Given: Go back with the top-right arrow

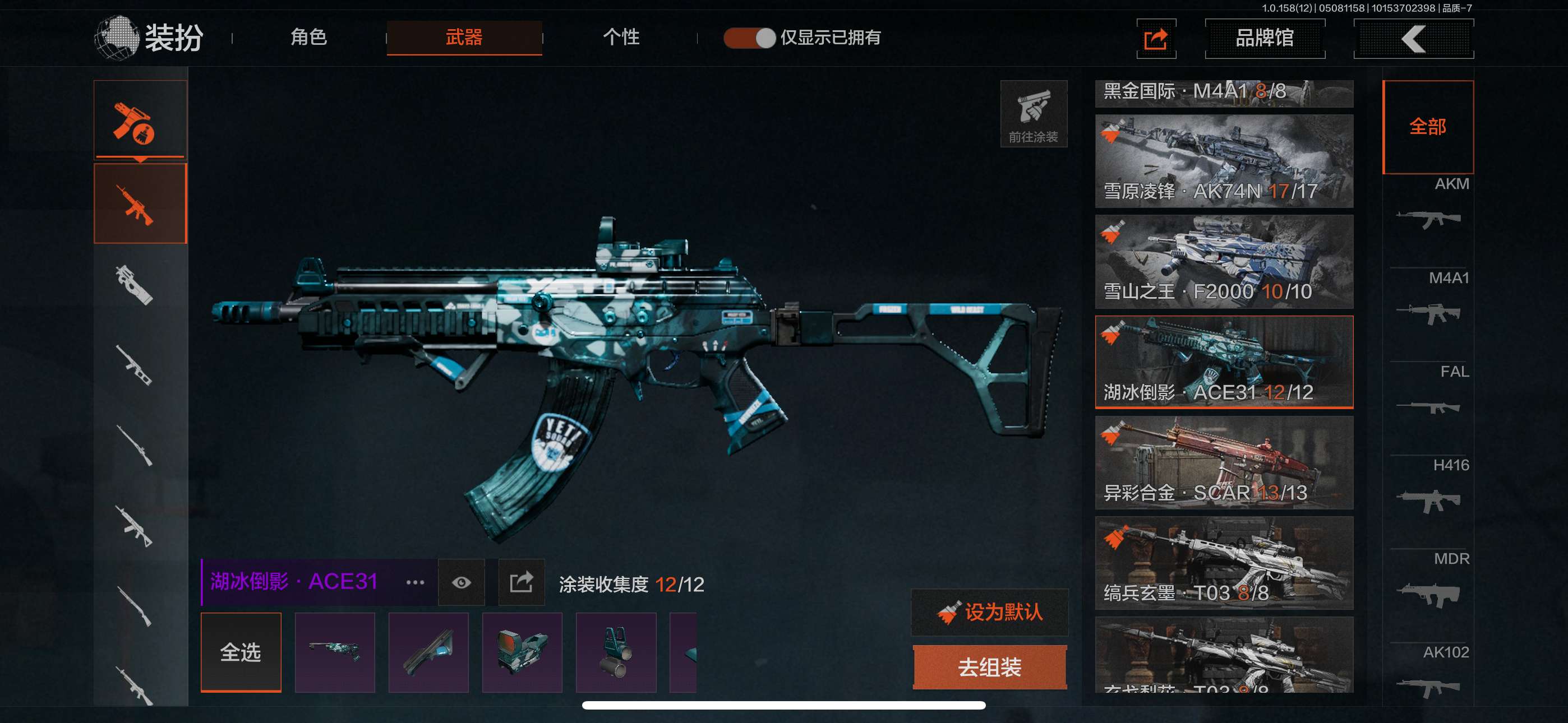Looking at the screenshot, I should point(1413,39).
